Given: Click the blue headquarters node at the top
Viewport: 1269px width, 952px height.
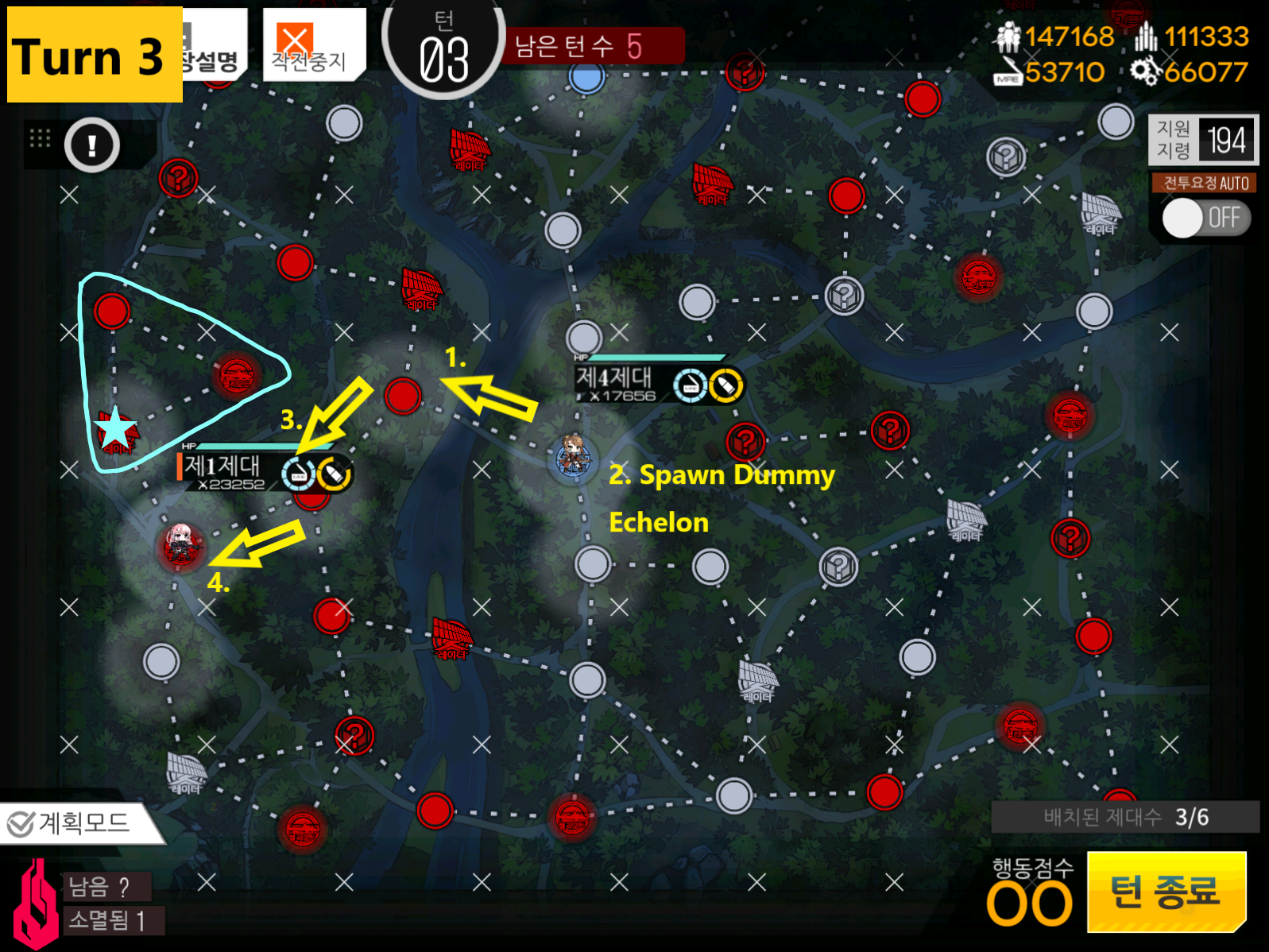Looking at the screenshot, I should pyautogui.click(x=588, y=79).
